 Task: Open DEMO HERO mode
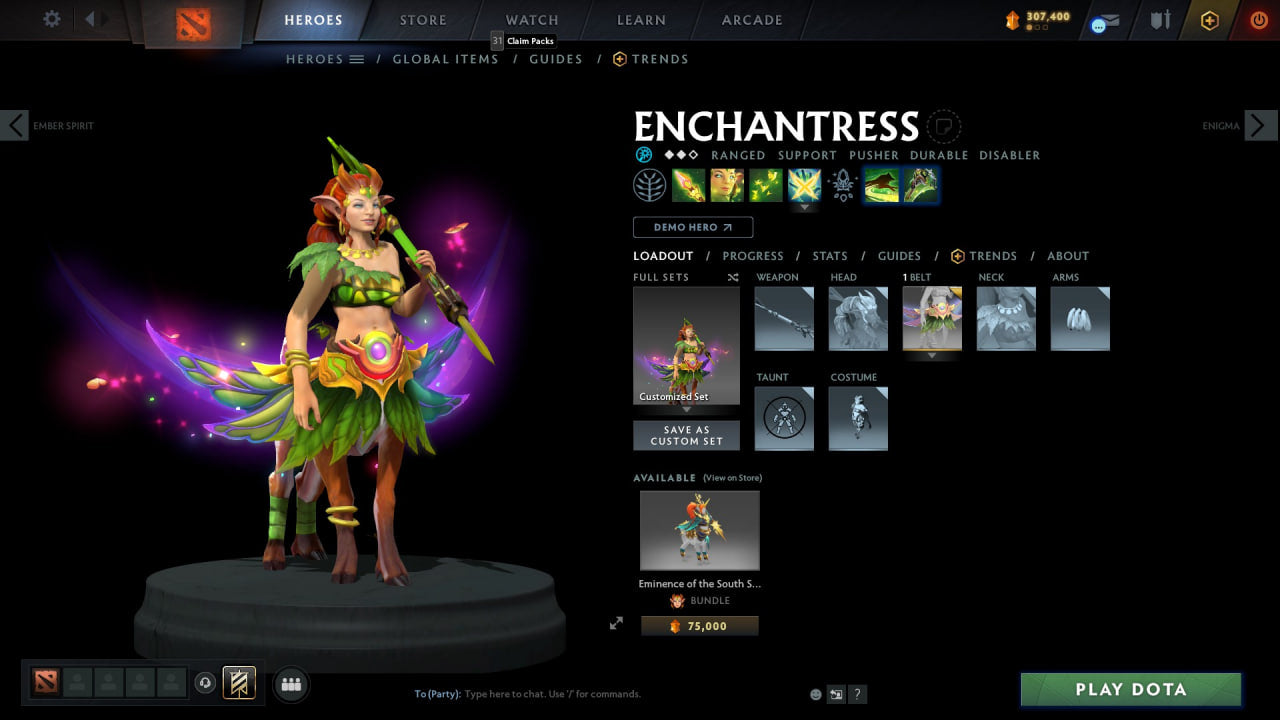692,227
